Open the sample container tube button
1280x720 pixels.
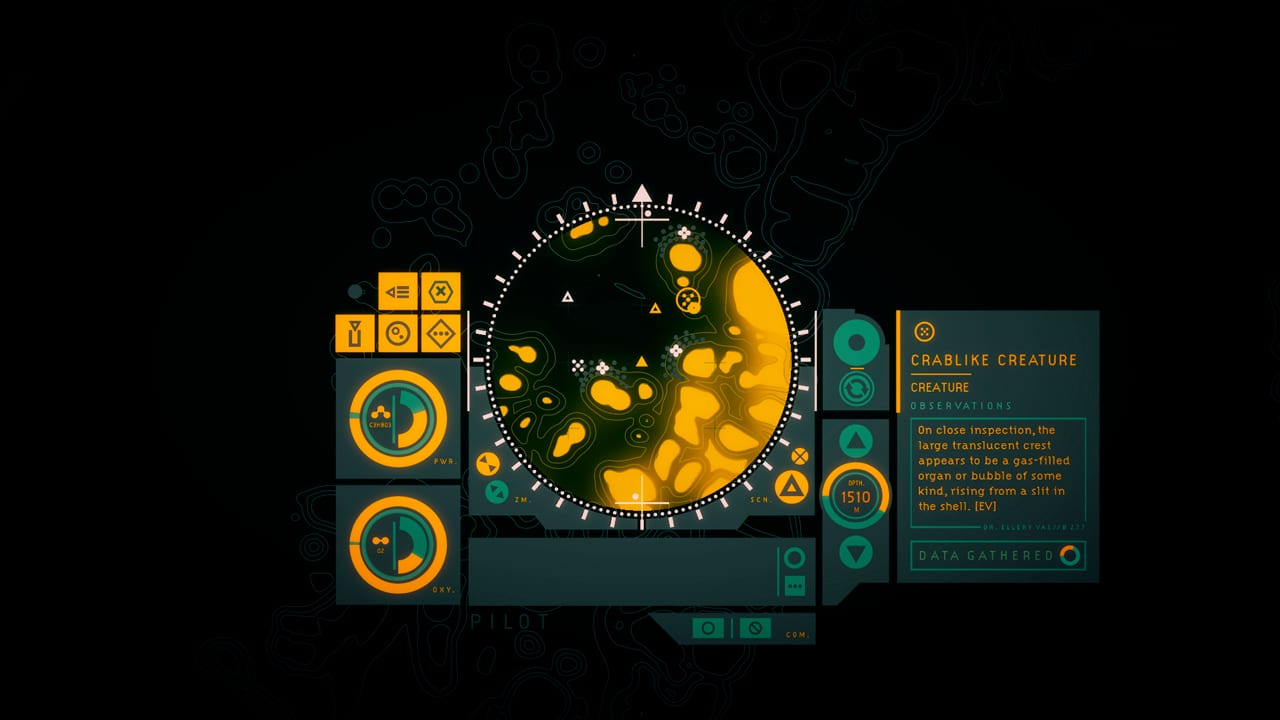[354, 333]
